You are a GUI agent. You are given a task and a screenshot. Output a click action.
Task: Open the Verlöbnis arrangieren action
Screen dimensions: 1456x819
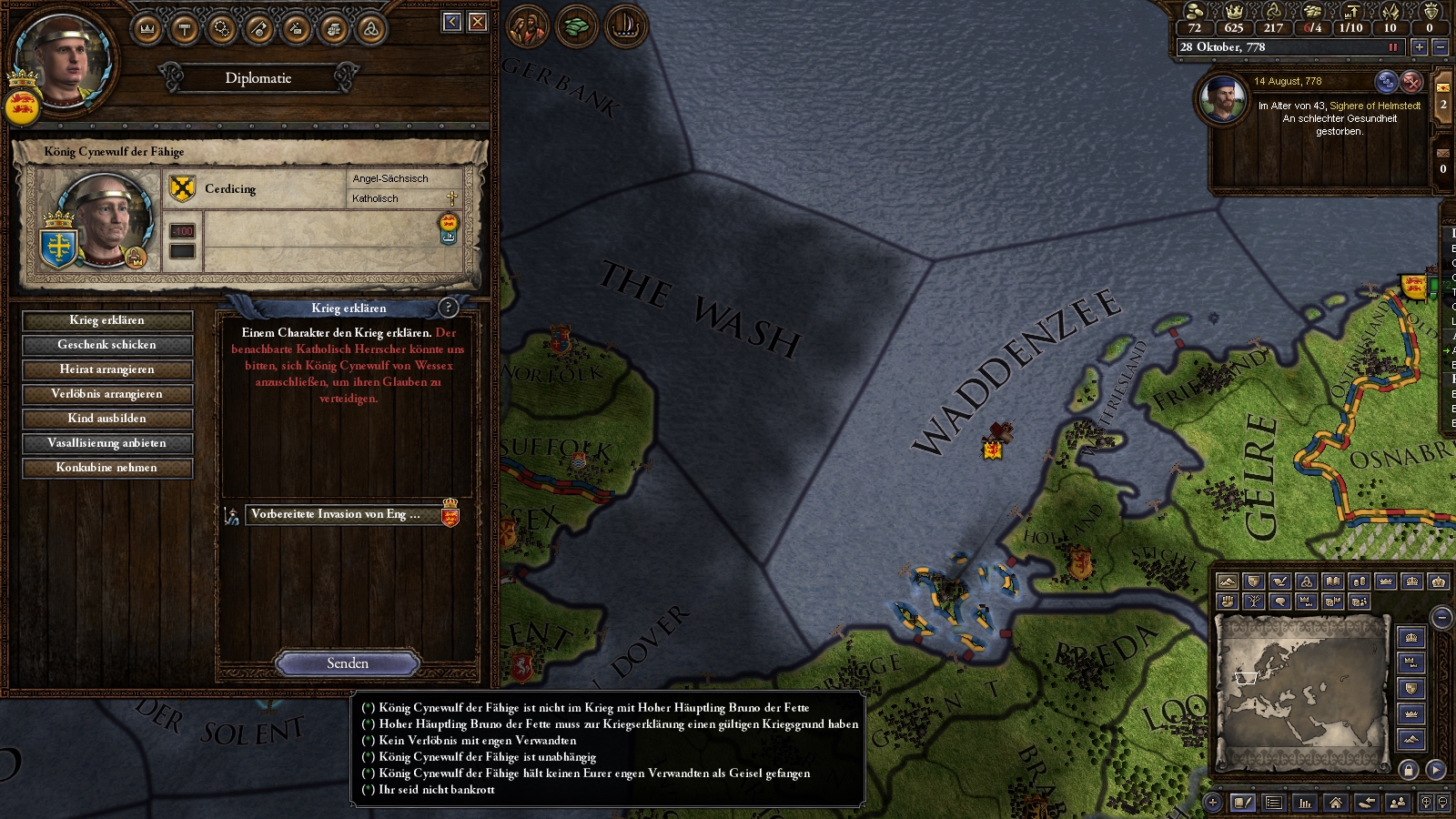[x=107, y=394]
